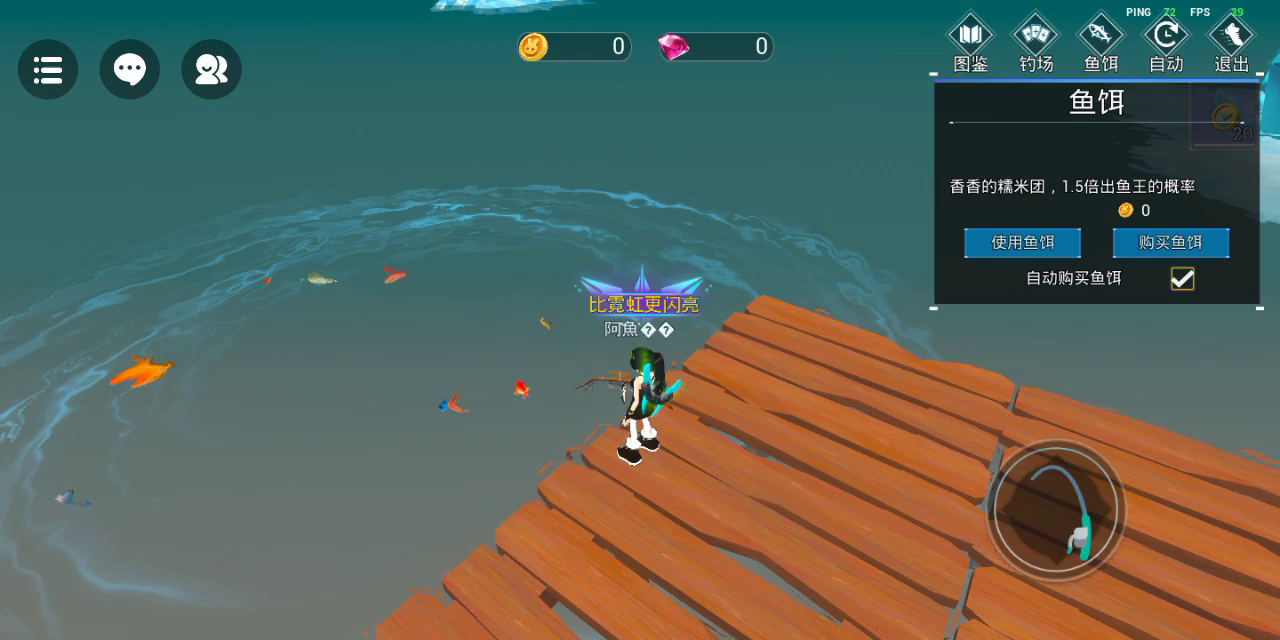Open the list menu icon

[x=48, y=69]
